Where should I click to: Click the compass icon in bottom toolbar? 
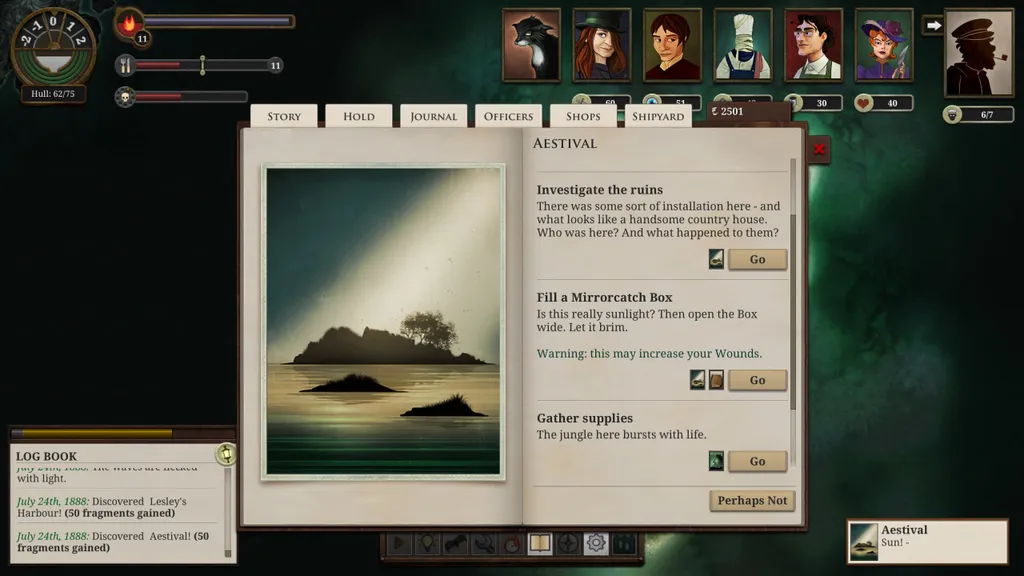pyautogui.click(x=568, y=544)
